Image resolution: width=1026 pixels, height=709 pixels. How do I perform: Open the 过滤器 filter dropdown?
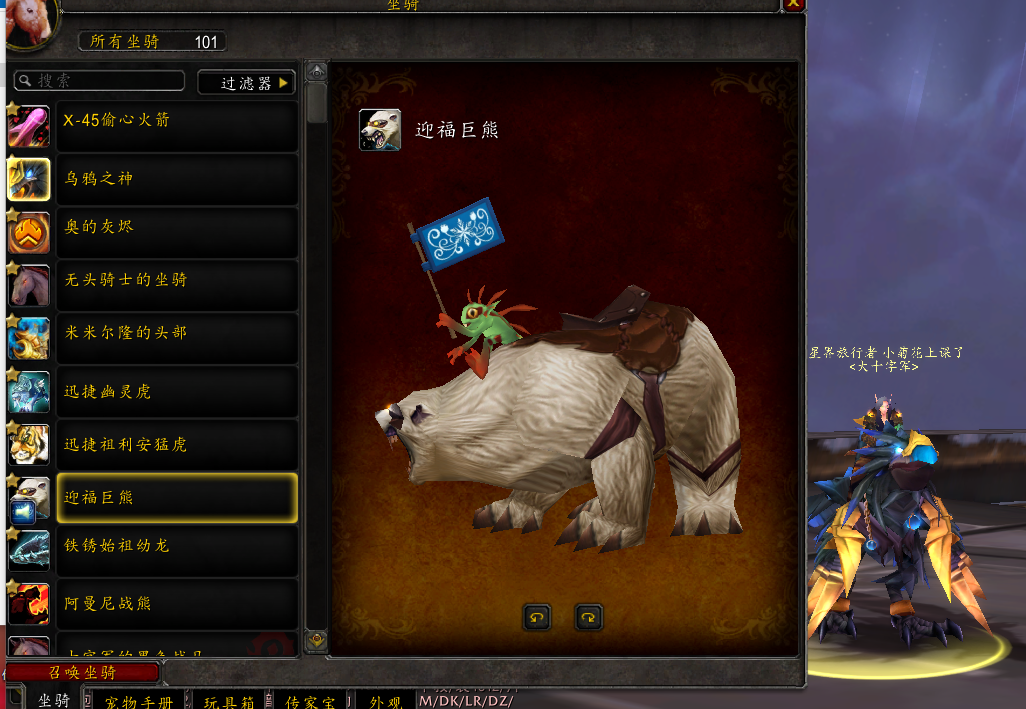[247, 83]
